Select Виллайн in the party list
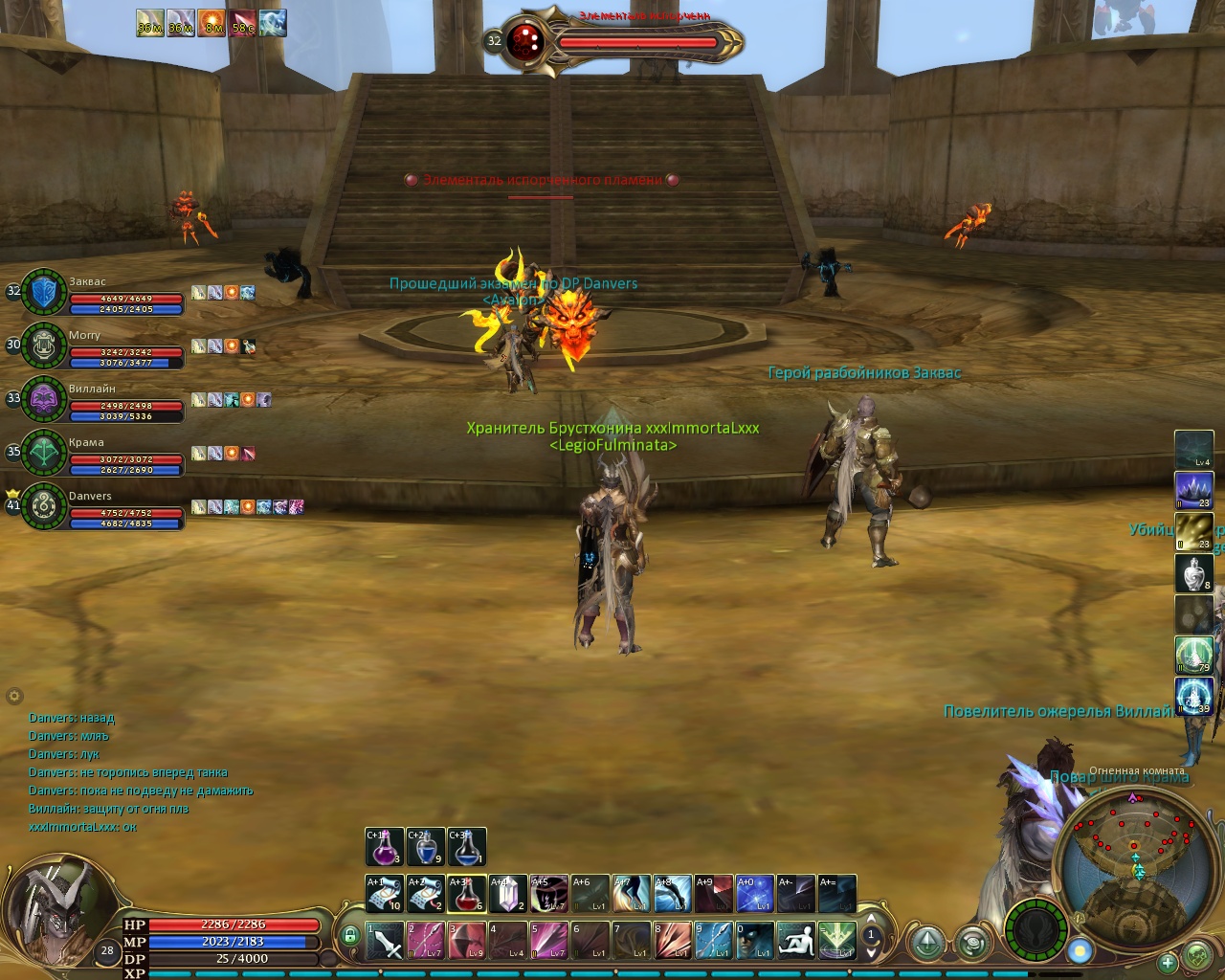The height and width of the screenshot is (980, 1225). coord(44,400)
